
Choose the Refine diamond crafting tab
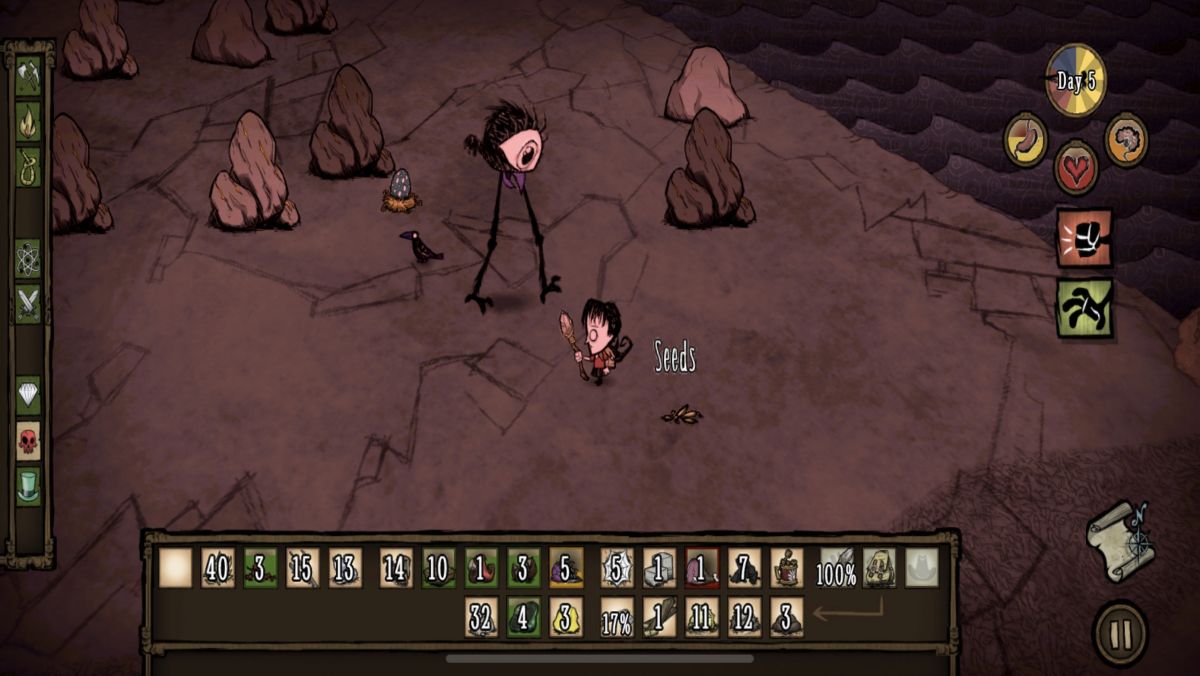(28, 395)
